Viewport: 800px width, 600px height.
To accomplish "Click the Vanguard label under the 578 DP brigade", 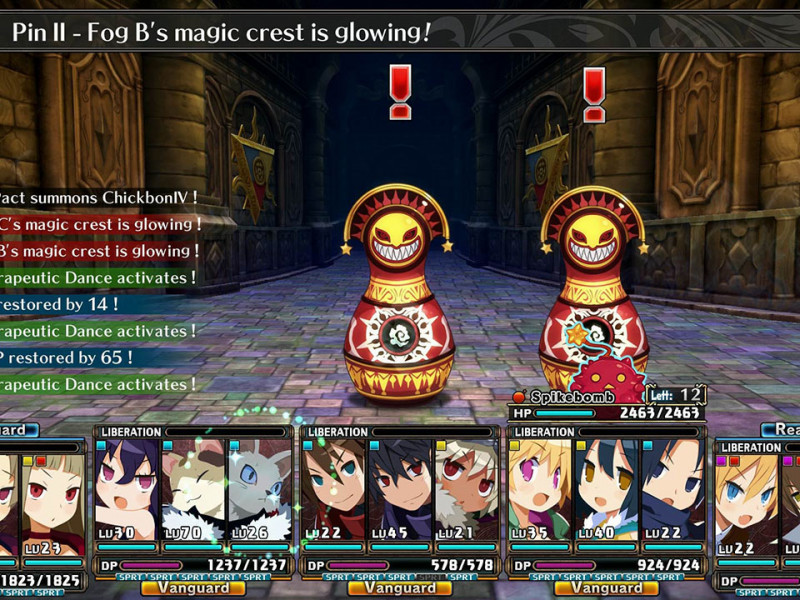I will [400, 588].
